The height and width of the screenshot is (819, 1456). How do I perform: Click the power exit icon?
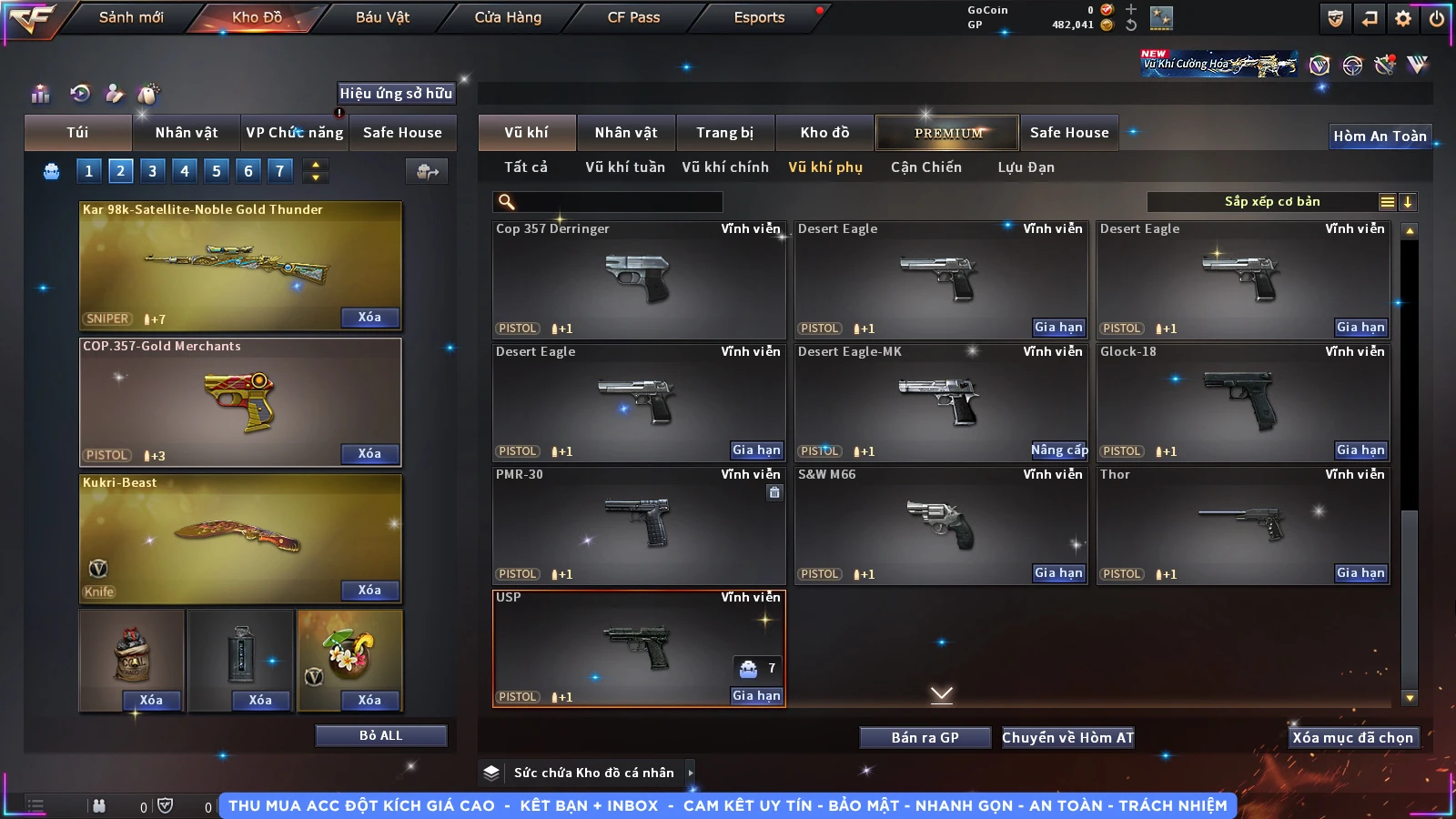pos(1437,18)
